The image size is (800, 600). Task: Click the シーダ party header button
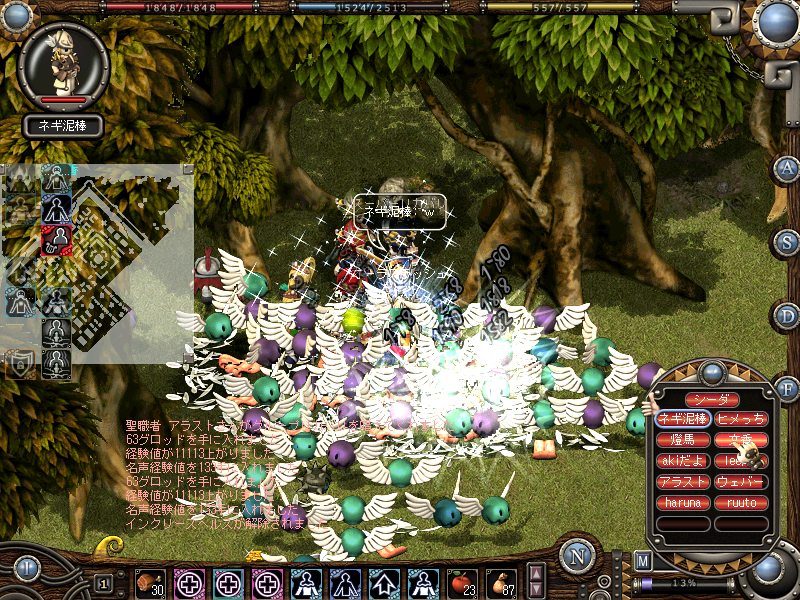click(x=712, y=400)
